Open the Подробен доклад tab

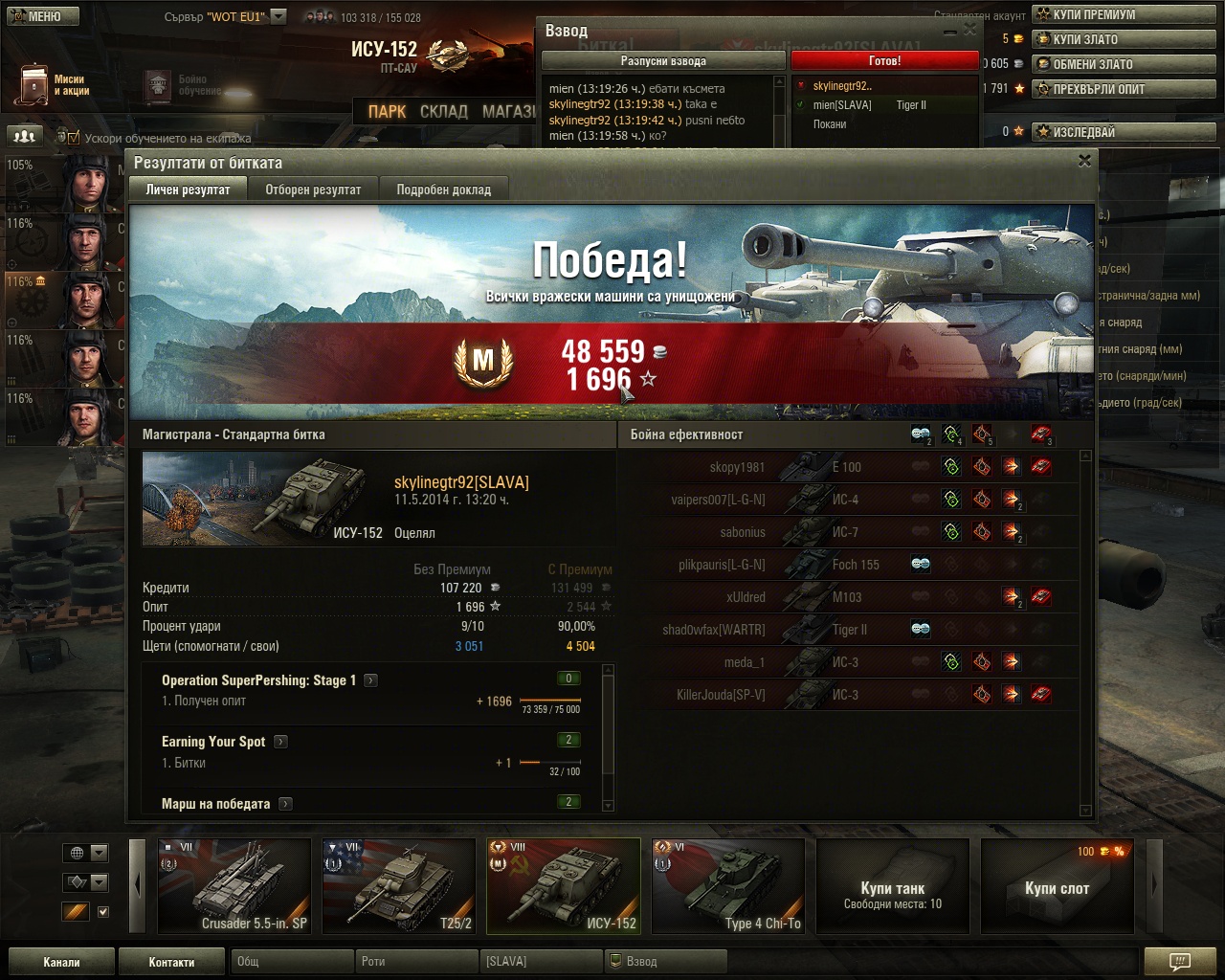point(443,189)
